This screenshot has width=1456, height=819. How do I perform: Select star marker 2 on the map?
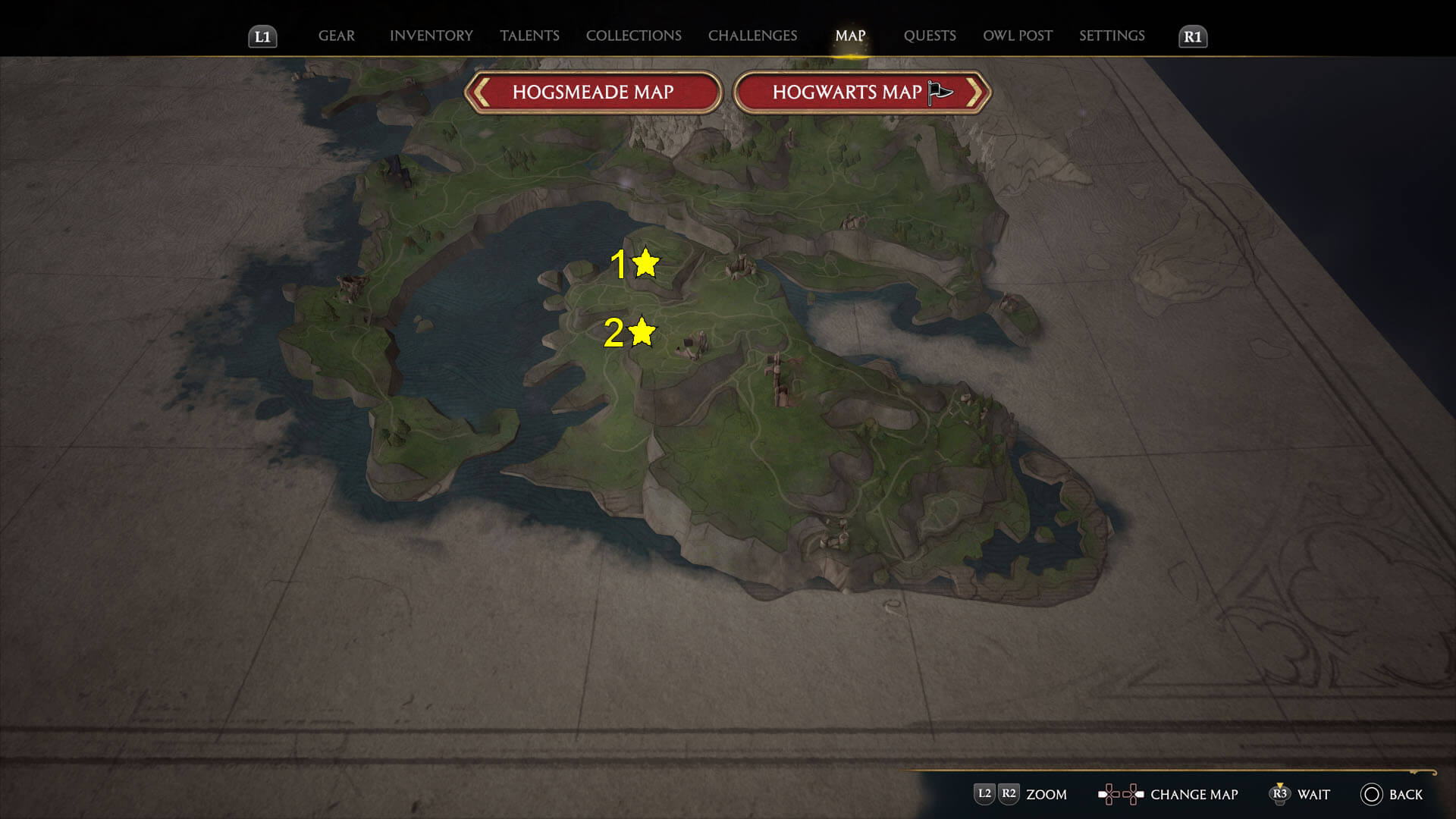coord(641,332)
